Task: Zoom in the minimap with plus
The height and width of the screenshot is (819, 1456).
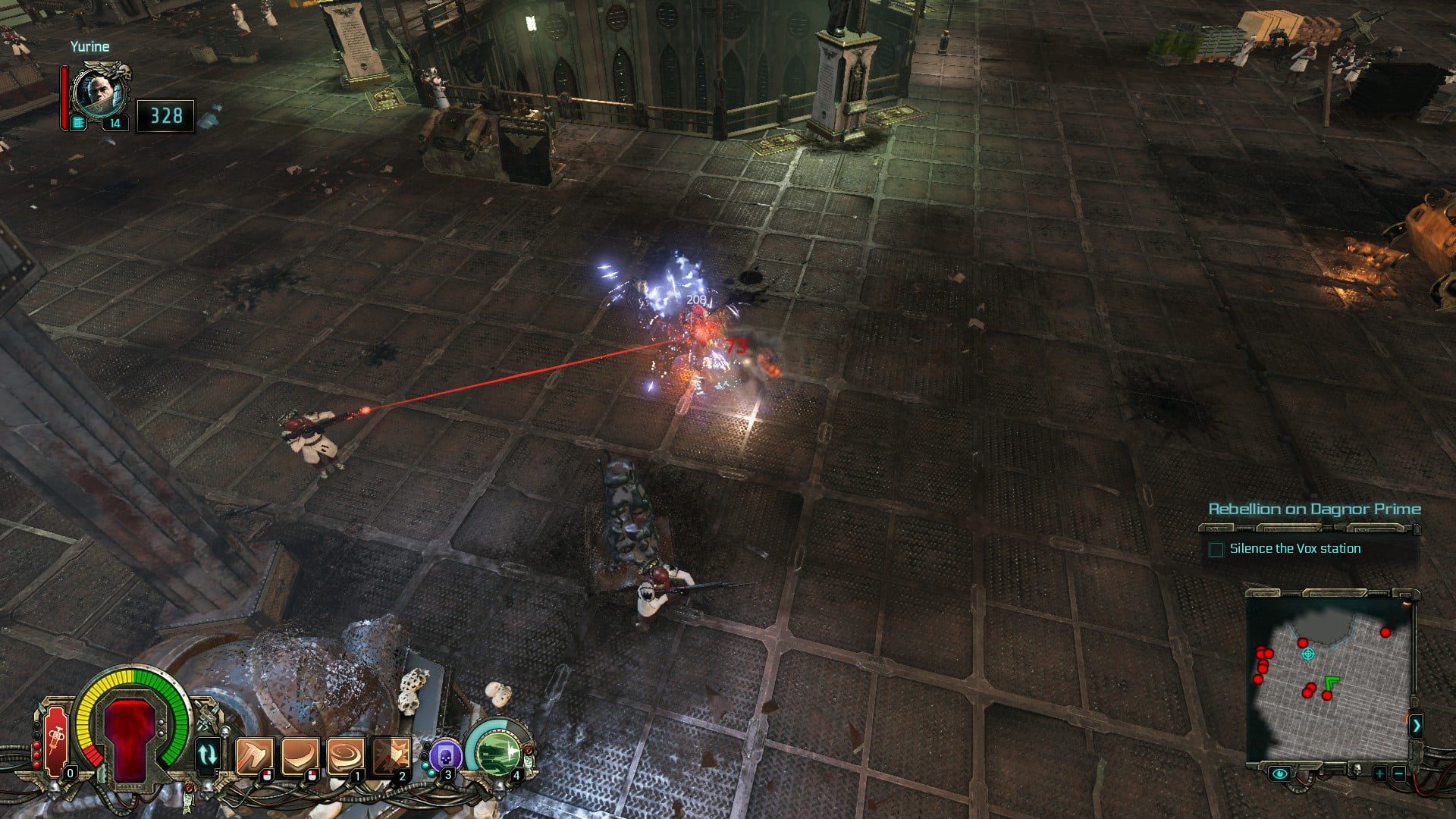Action: pyautogui.click(x=1379, y=773)
